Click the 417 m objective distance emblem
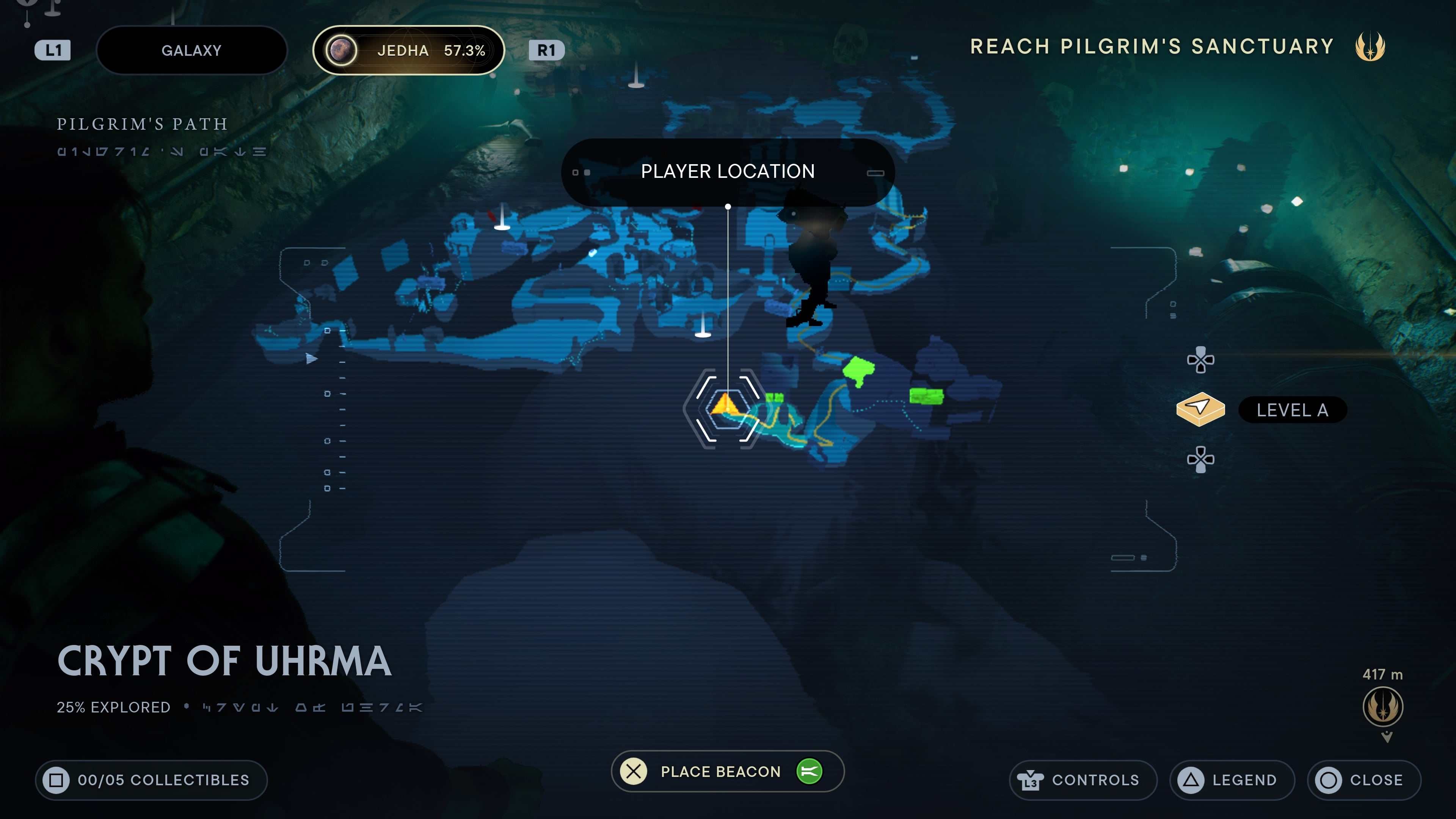This screenshot has width=1456, height=819. pyautogui.click(x=1382, y=706)
